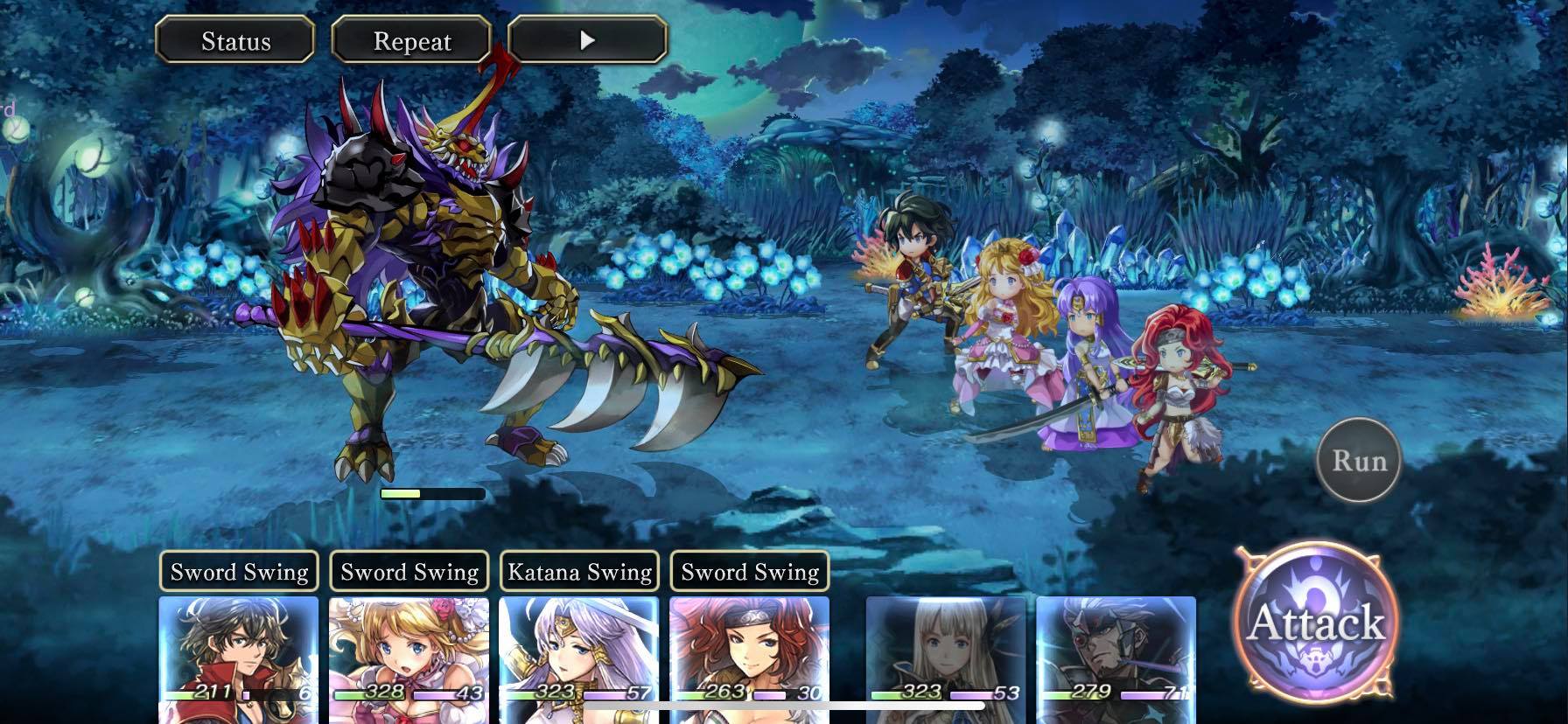The width and height of the screenshot is (1568, 724).
Task: Choose the eyepatch reserve member portrait
Action: [x=1116, y=651]
